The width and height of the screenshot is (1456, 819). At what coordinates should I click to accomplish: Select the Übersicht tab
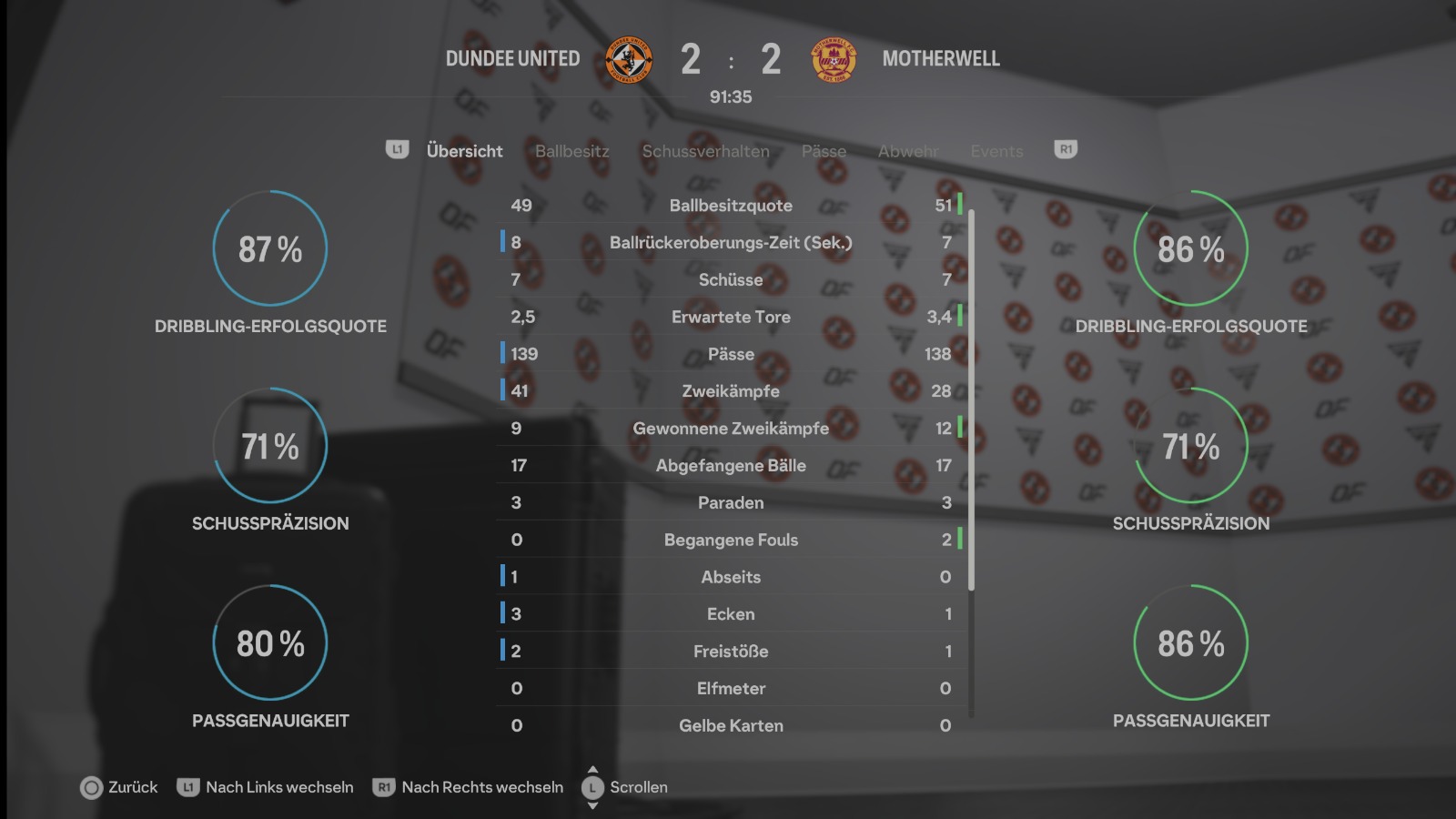[464, 151]
